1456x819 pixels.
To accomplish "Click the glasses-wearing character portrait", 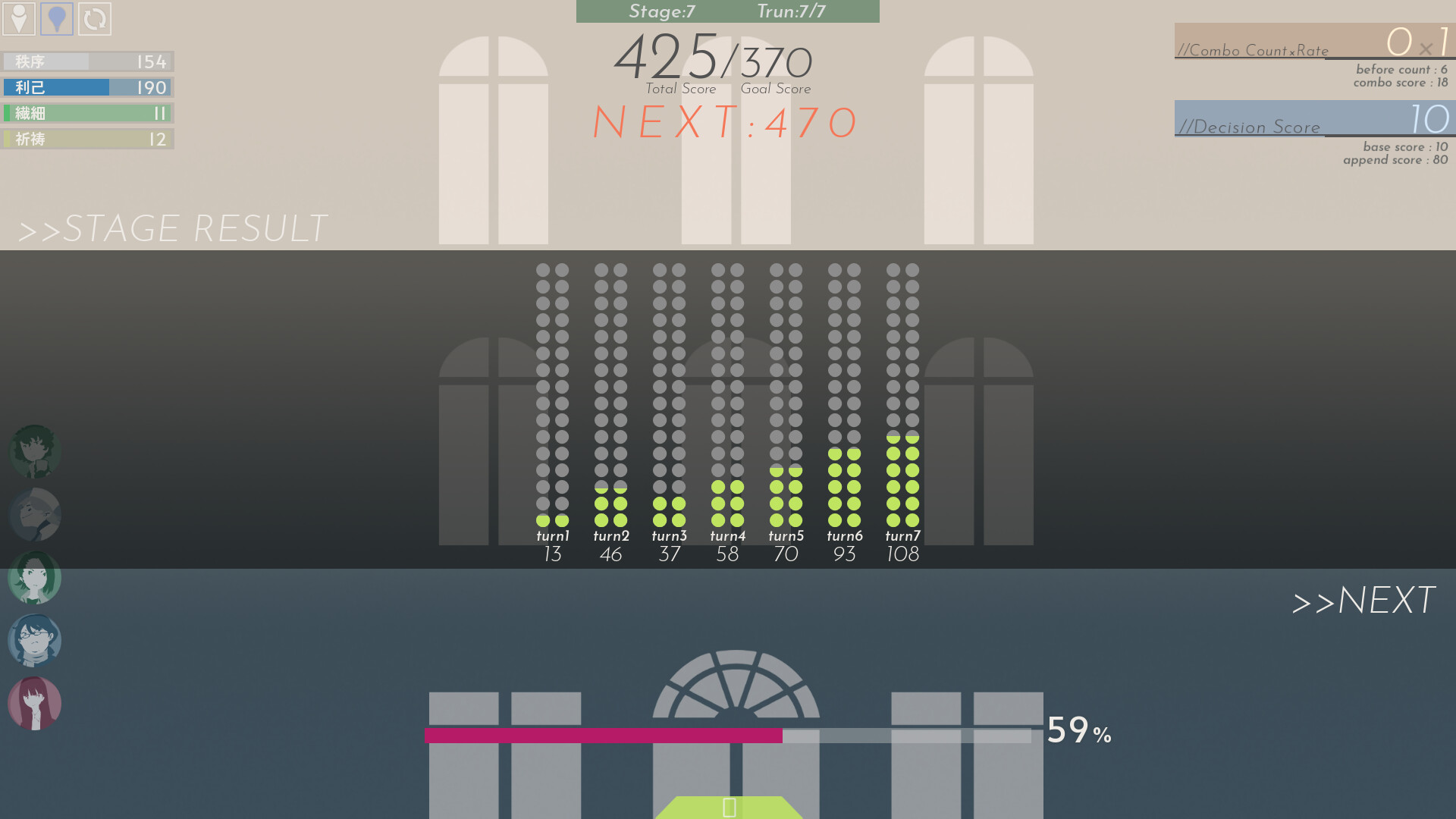I will tap(34, 641).
